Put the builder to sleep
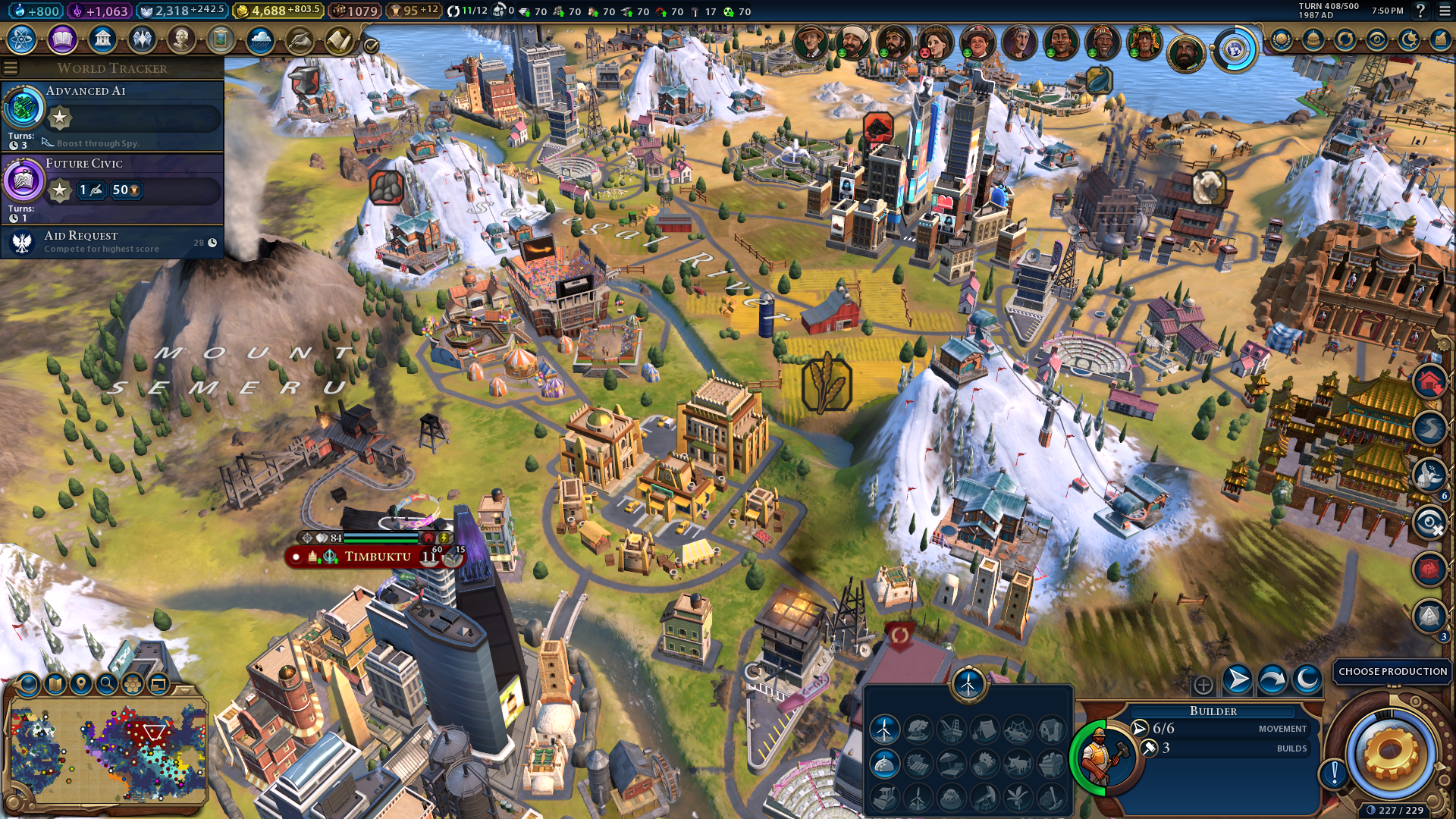Image resolution: width=1456 pixels, height=819 pixels. pos(1307,679)
